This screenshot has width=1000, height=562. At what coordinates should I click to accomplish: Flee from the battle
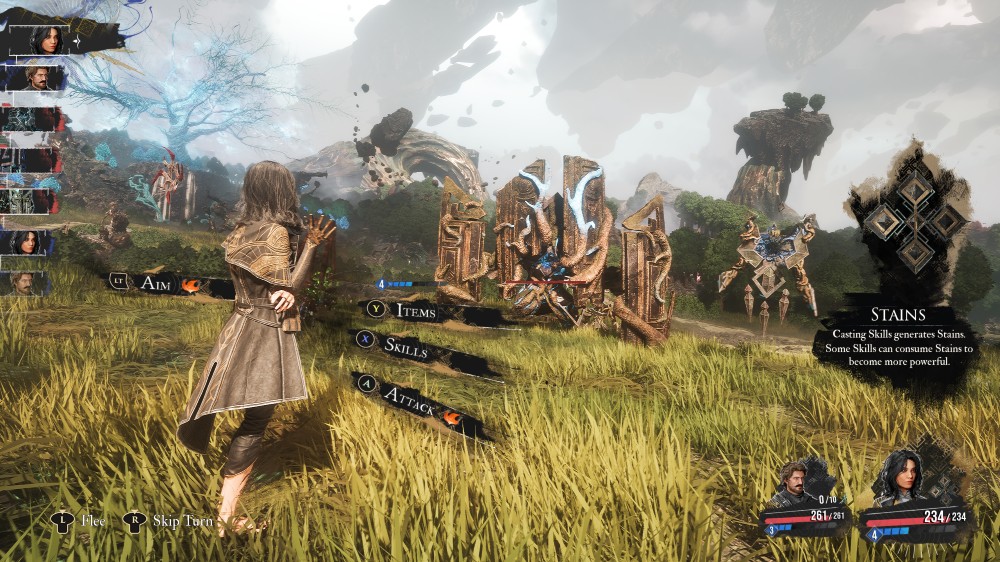coord(90,521)
